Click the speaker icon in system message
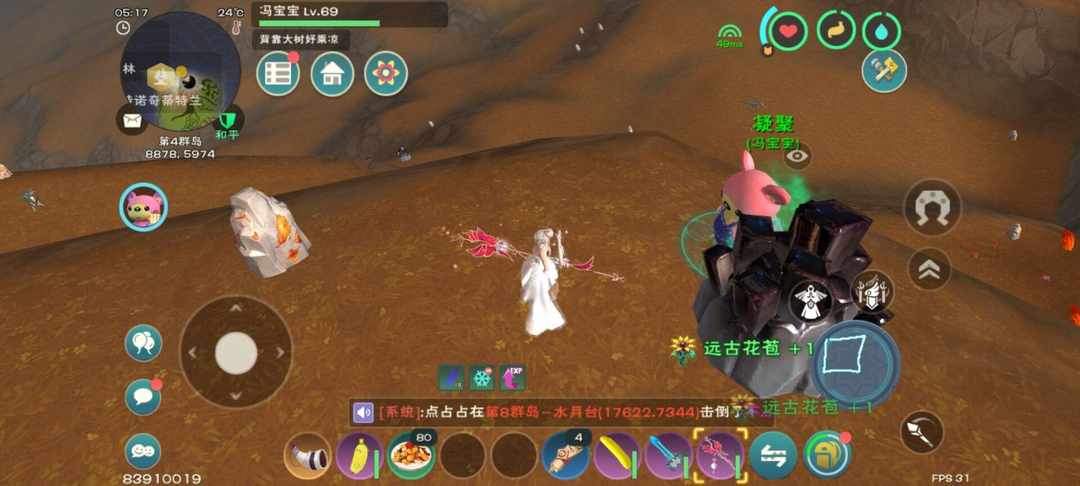 click(364, 412)
